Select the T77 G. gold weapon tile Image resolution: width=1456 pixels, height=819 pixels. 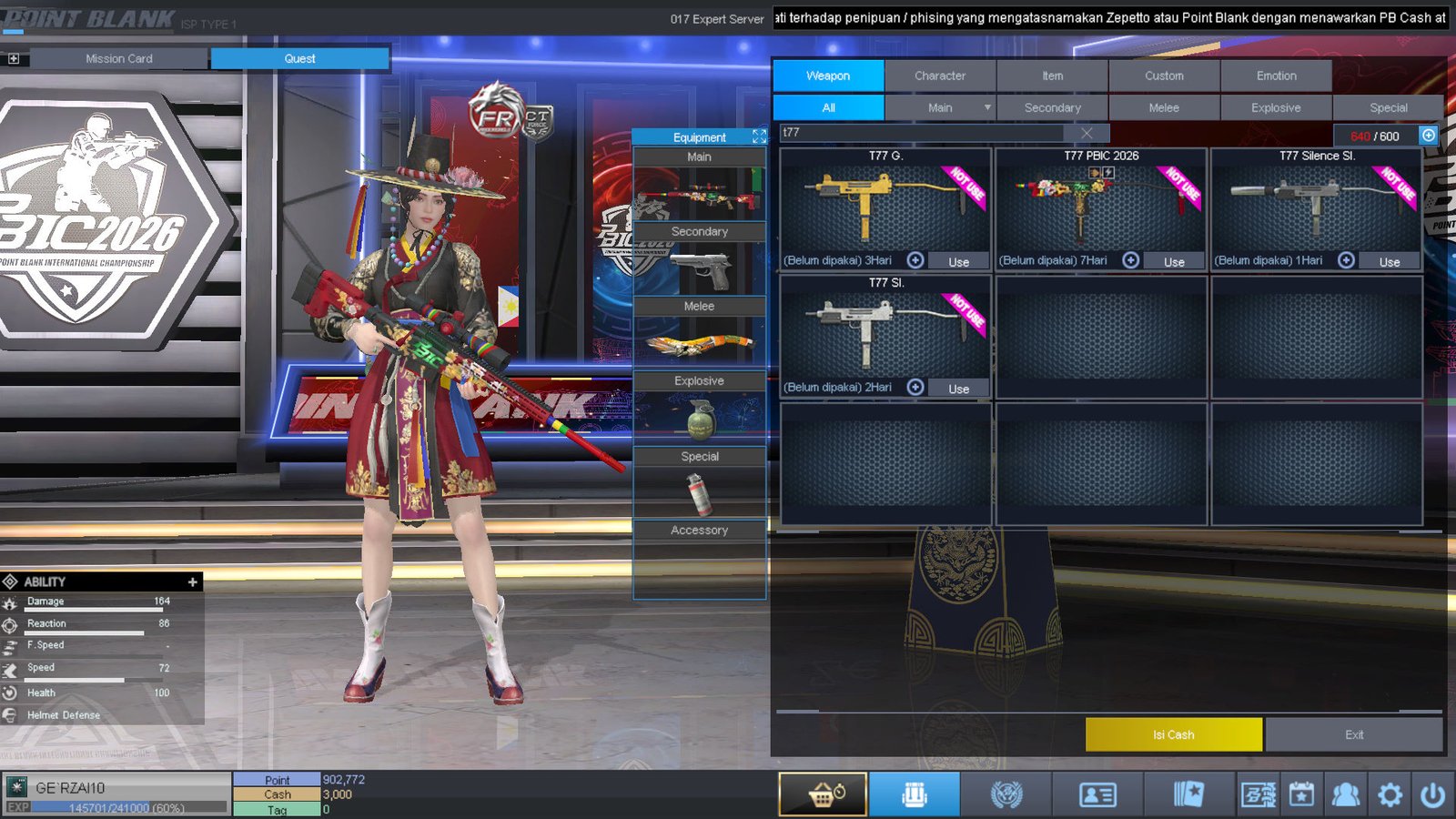point(885,202)
